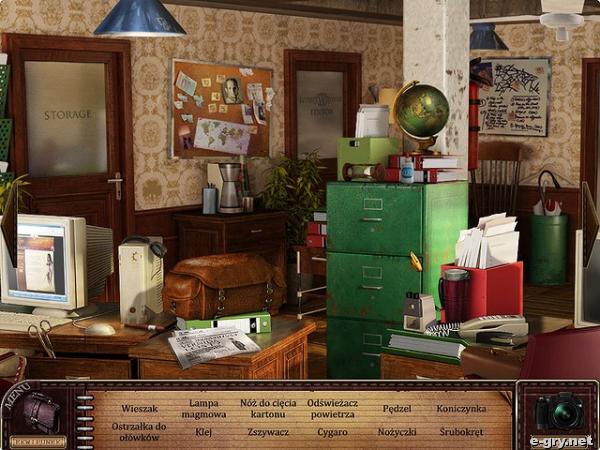Open the e-gry.net watermark link

coord(563,441)
